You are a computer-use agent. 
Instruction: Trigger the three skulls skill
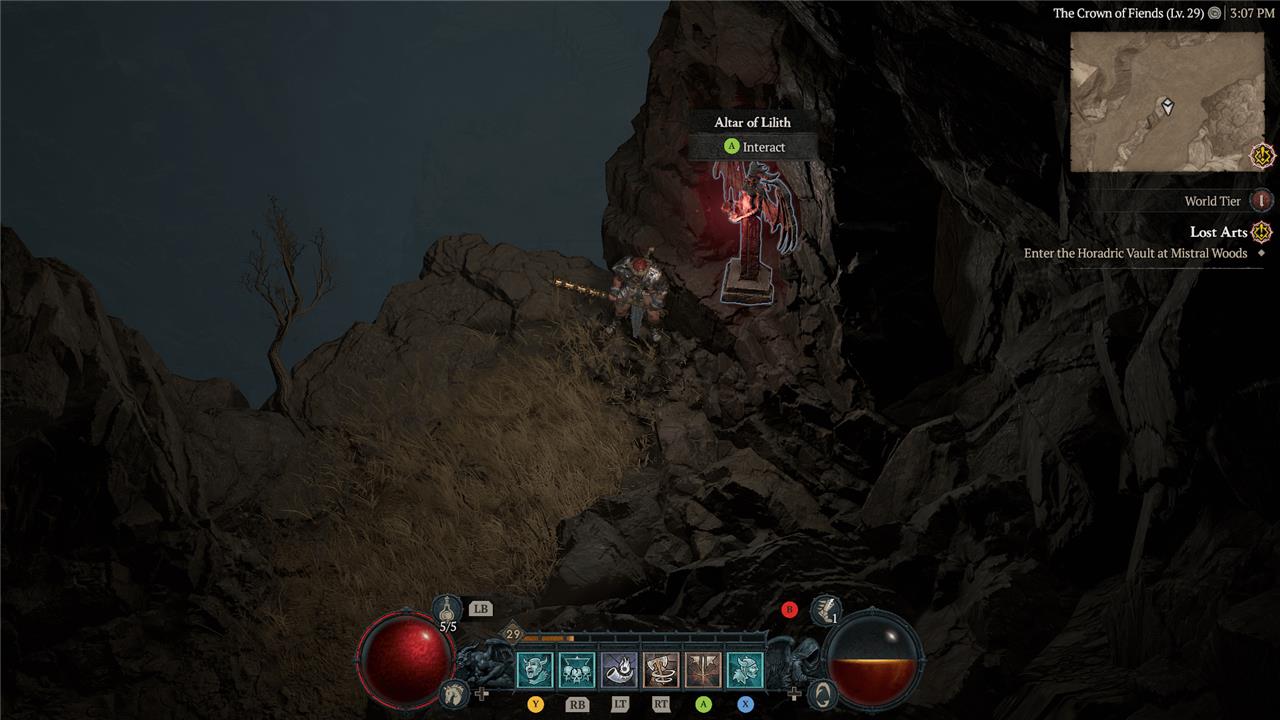click(577, 670)
